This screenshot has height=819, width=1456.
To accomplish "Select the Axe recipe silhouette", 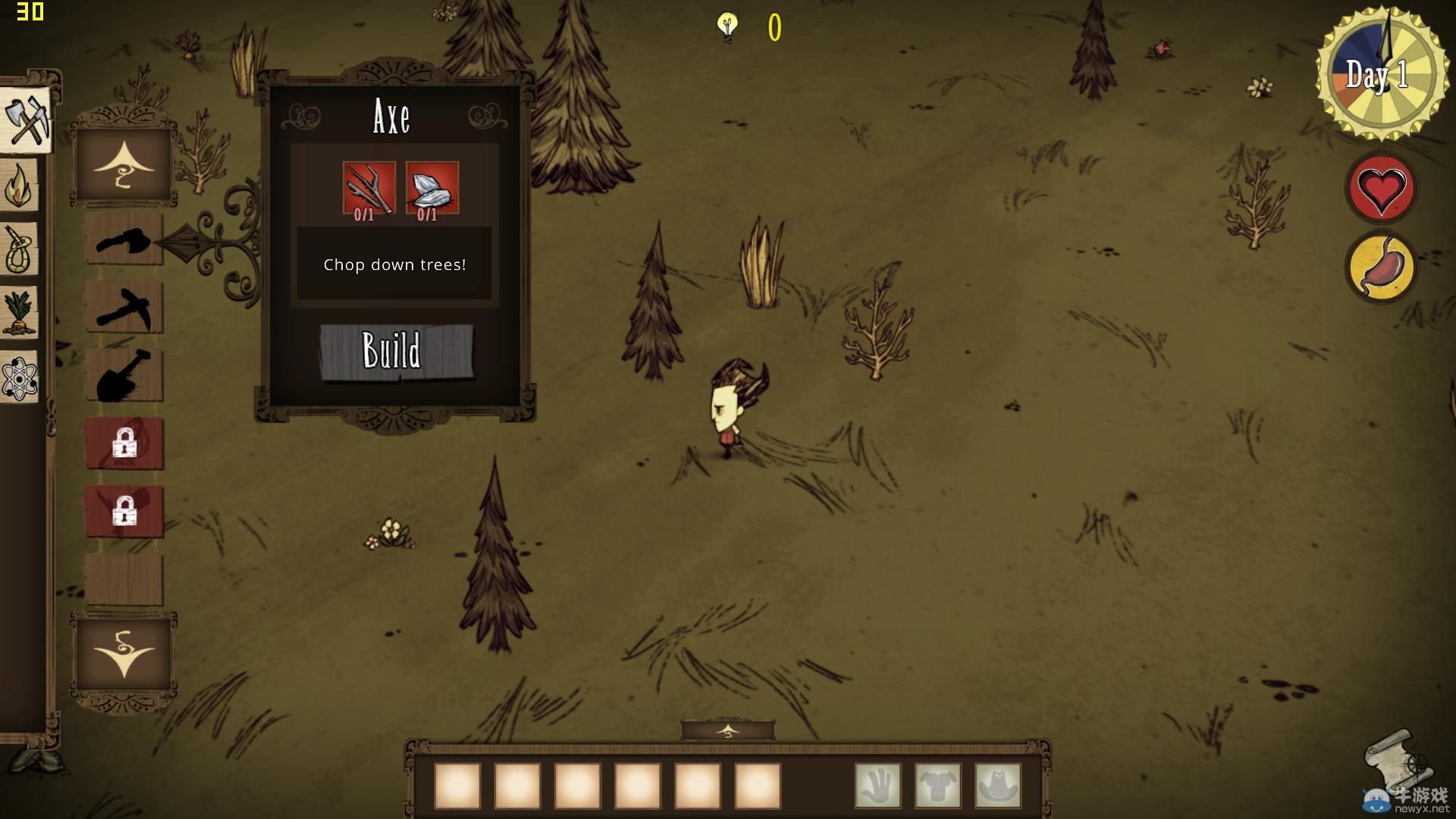I will (x=124, y=240).
